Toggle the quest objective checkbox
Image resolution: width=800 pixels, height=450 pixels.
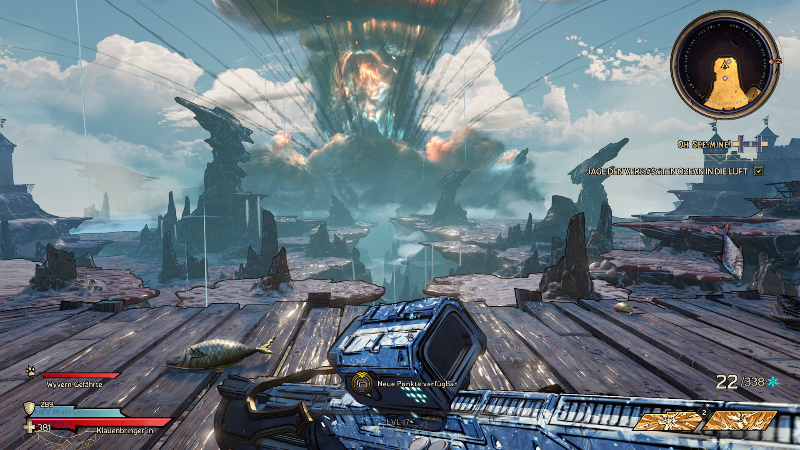tap(758, 171)
